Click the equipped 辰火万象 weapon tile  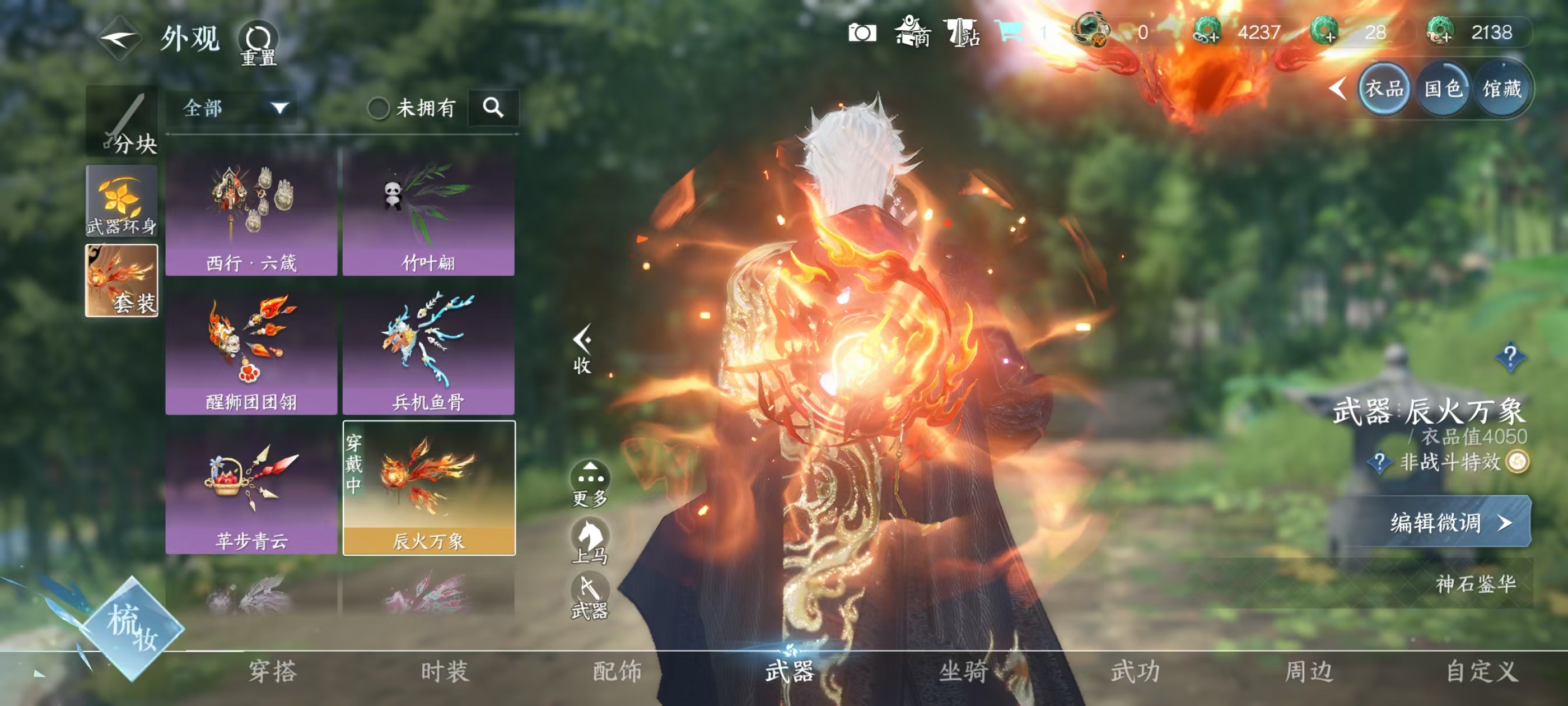[428, 489]
